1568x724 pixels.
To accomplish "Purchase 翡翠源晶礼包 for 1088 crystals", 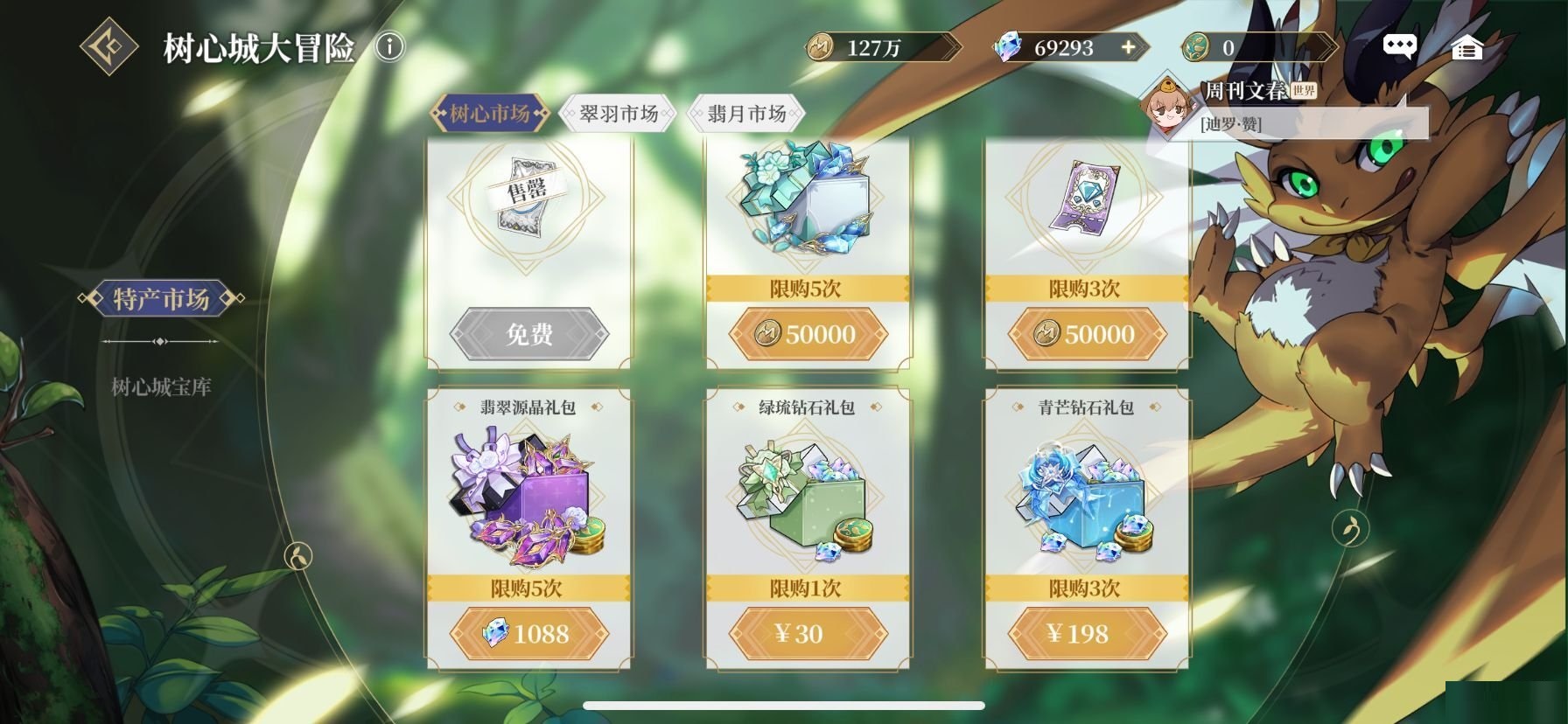I will (528, 633).
